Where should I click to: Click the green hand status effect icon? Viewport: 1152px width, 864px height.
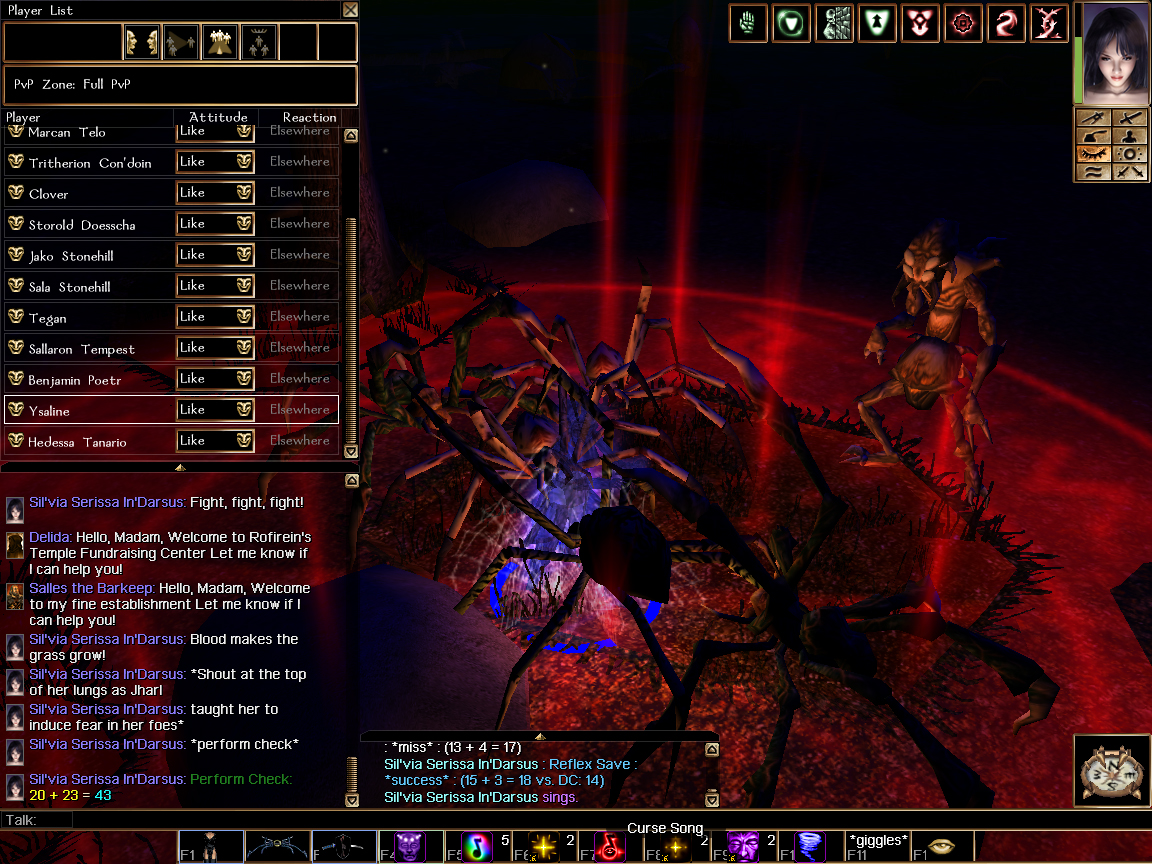click(747, 23)
